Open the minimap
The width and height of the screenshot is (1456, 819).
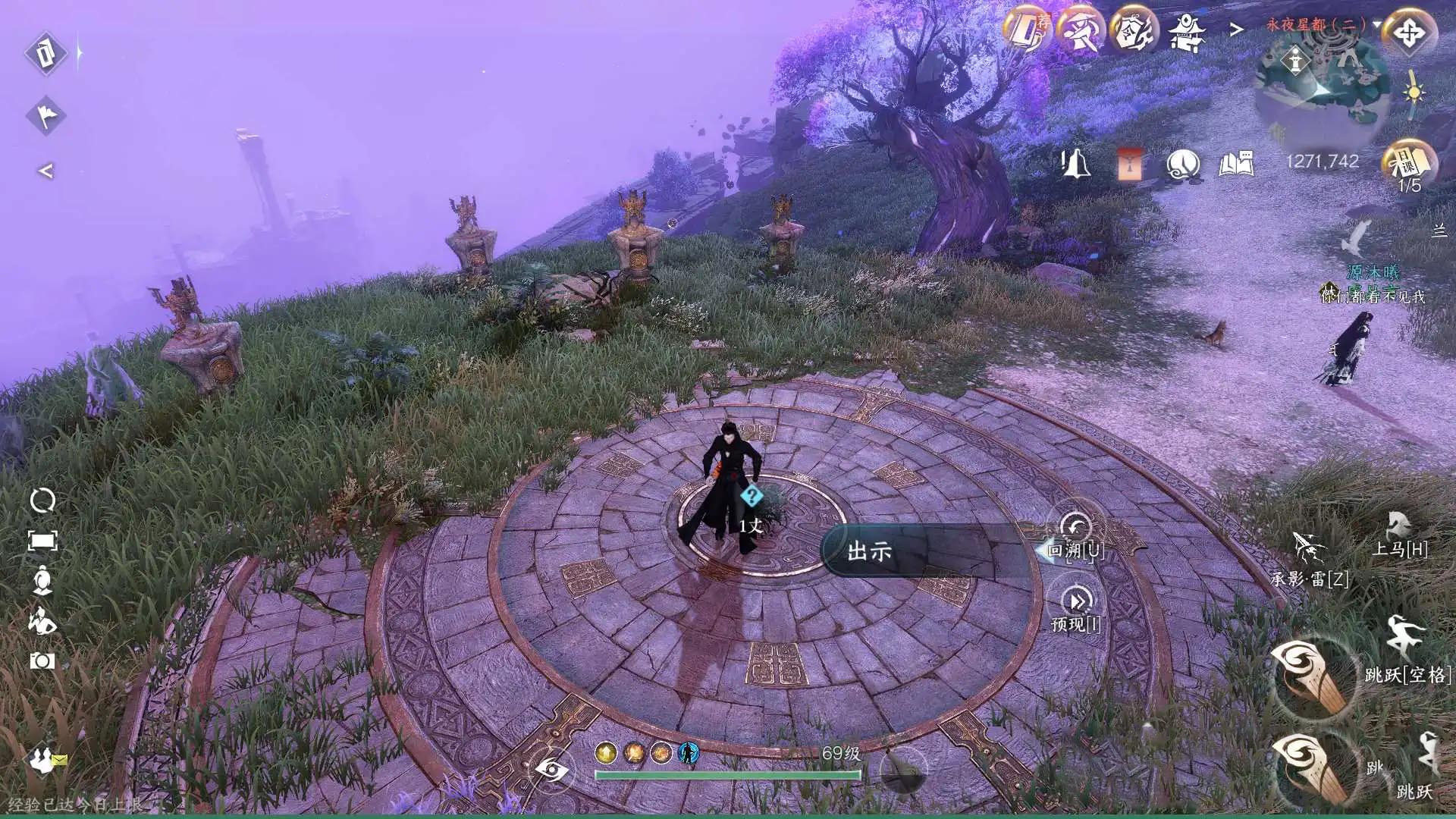tap(1323, 91)
